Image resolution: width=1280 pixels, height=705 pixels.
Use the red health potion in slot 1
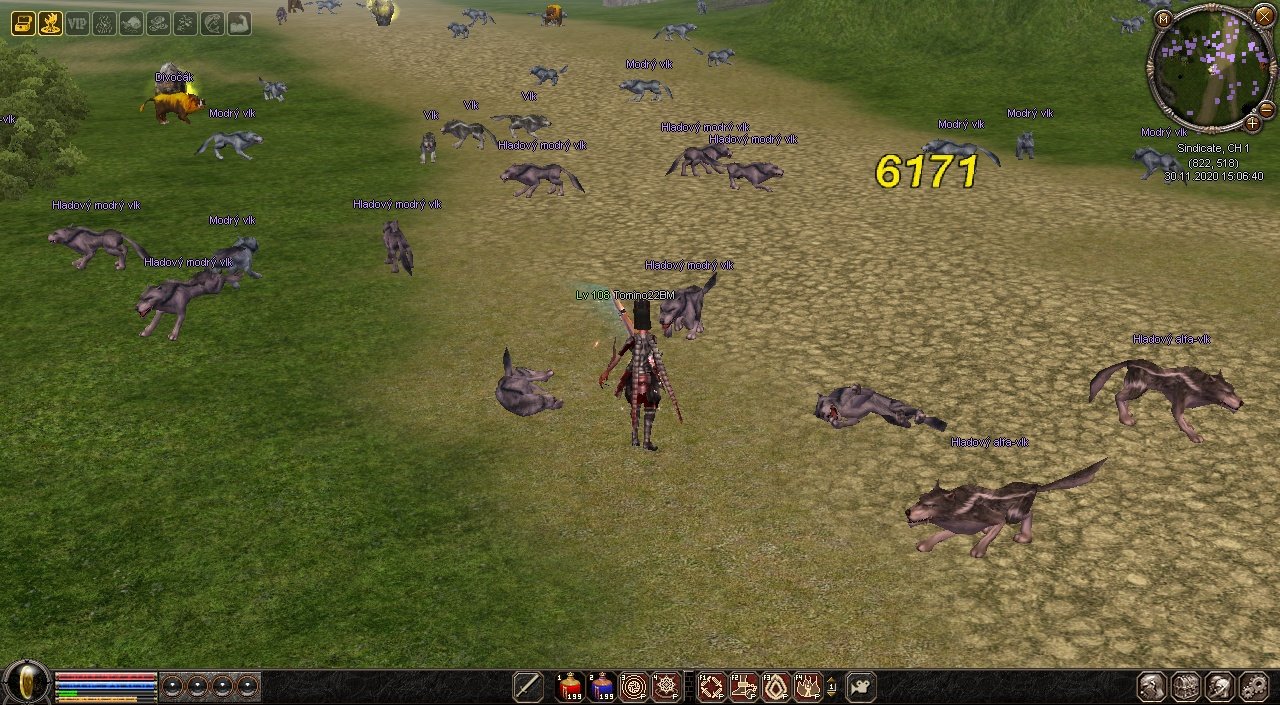click(571, 686)
